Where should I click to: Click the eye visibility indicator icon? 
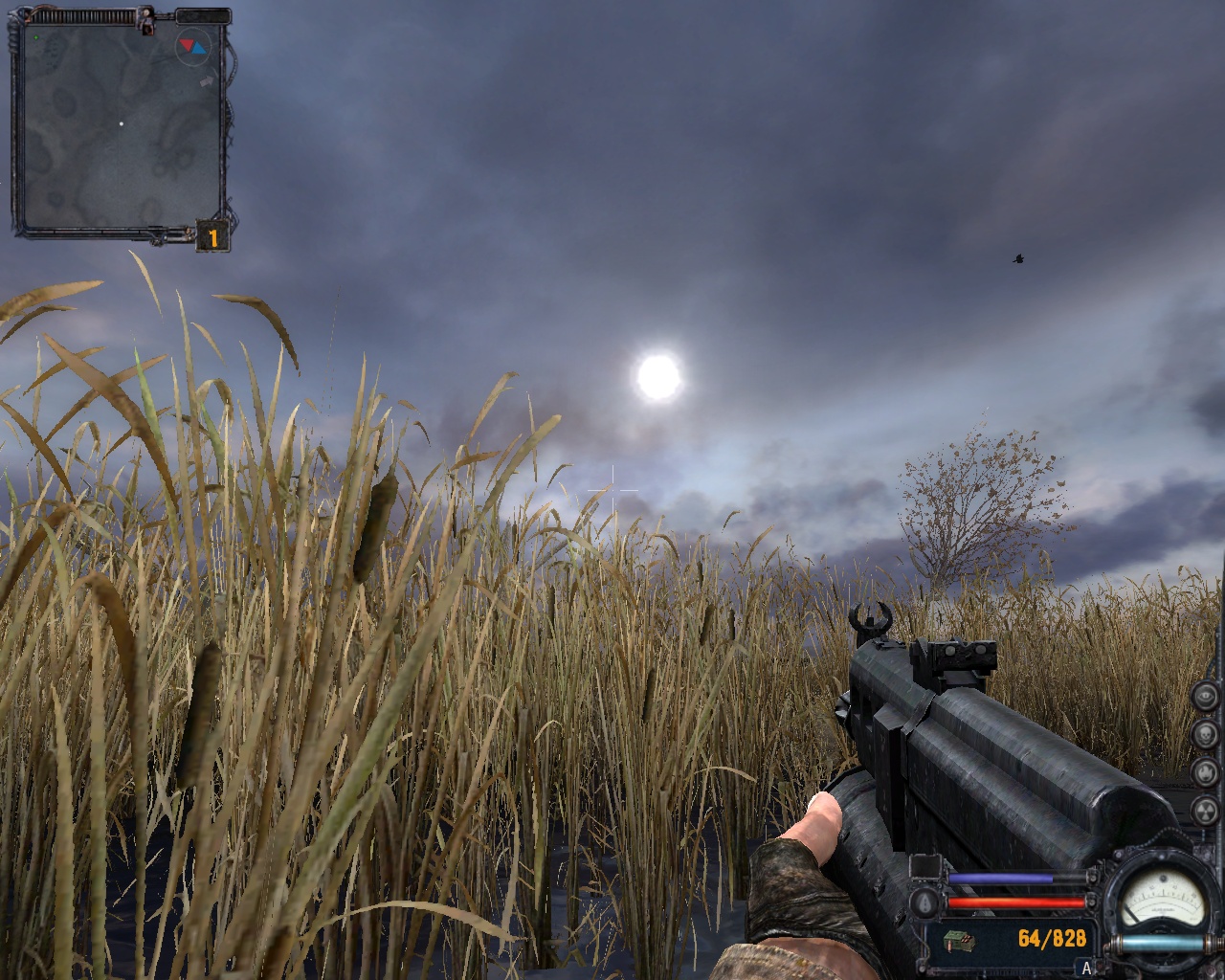pyautogui.click(x=1208, y=696)
